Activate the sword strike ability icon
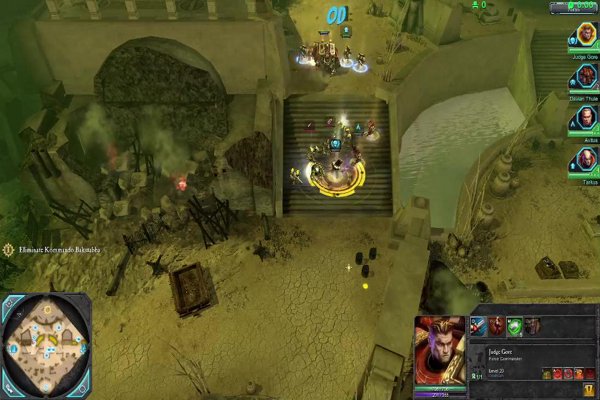The height and width of the screenshot is (400, 600). (478, 325)
